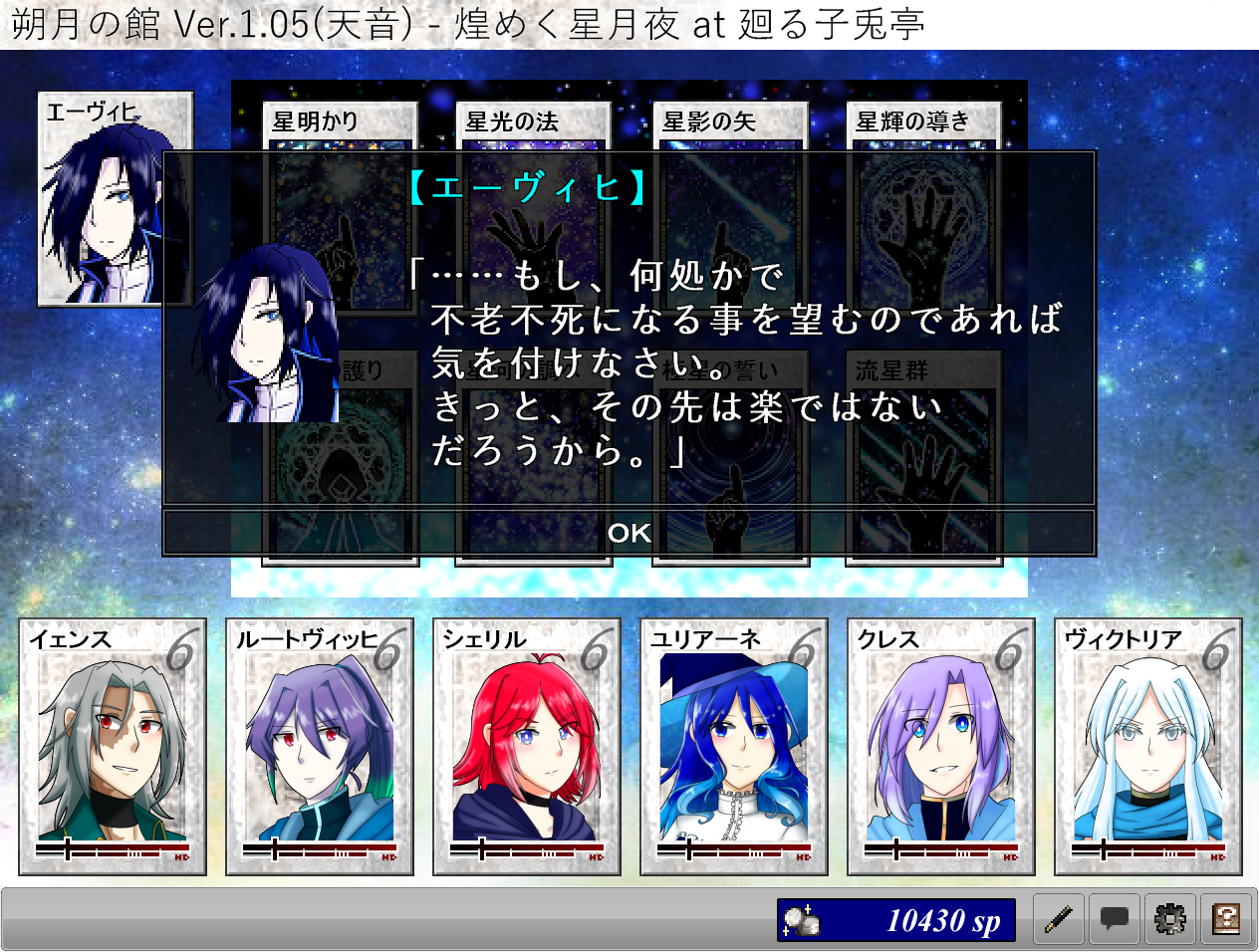This screenshot has height=952, width=1259.
Task: Select the 星影の矢 skill card
Action: 729,123
